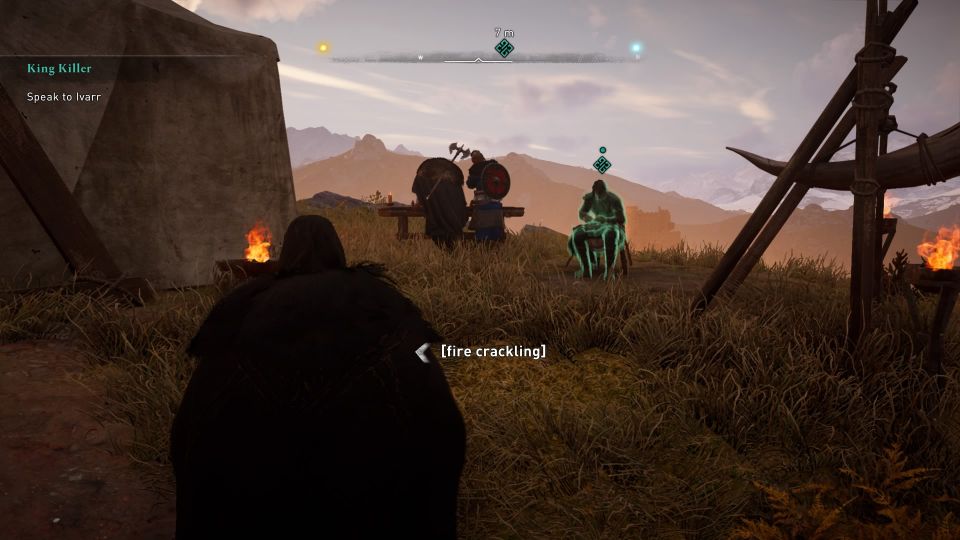Select the yellow dot marker on the compass
The image size is (960, 540).
click(x=323, y=47)
